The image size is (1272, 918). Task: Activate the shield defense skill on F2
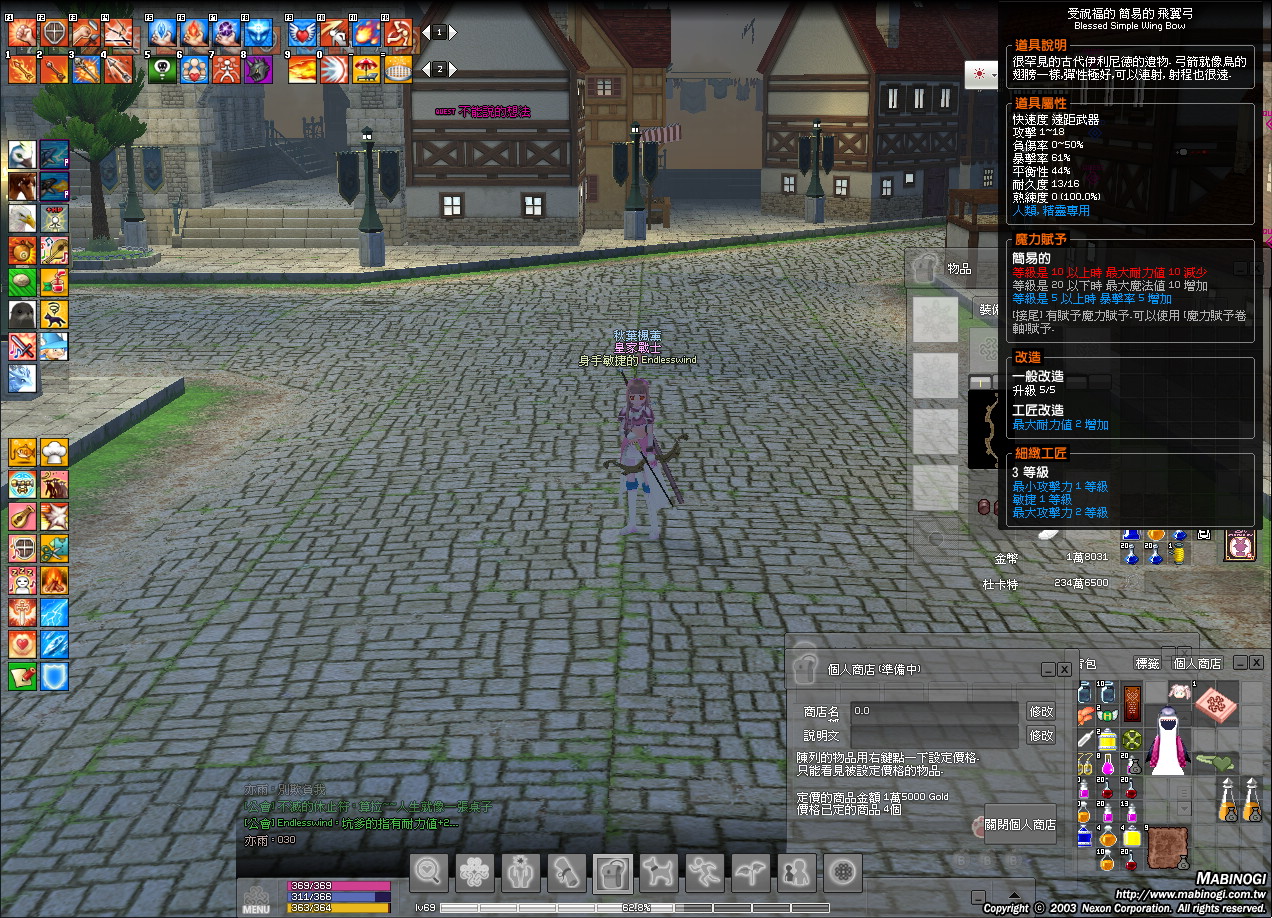pos(55,33)
